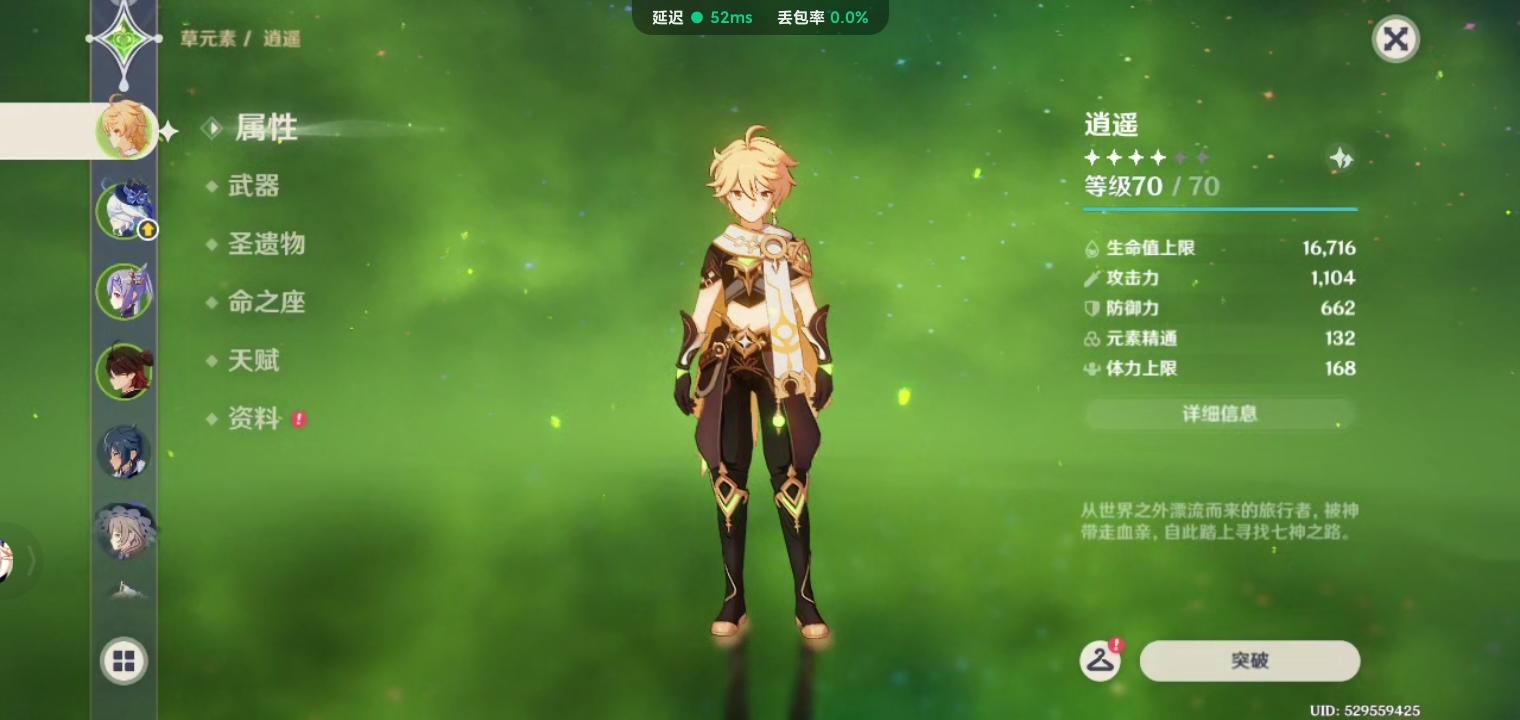The image size is (1520, 720).
Task: Open the four-square party grid icon
Action: [x=123, y=660]
